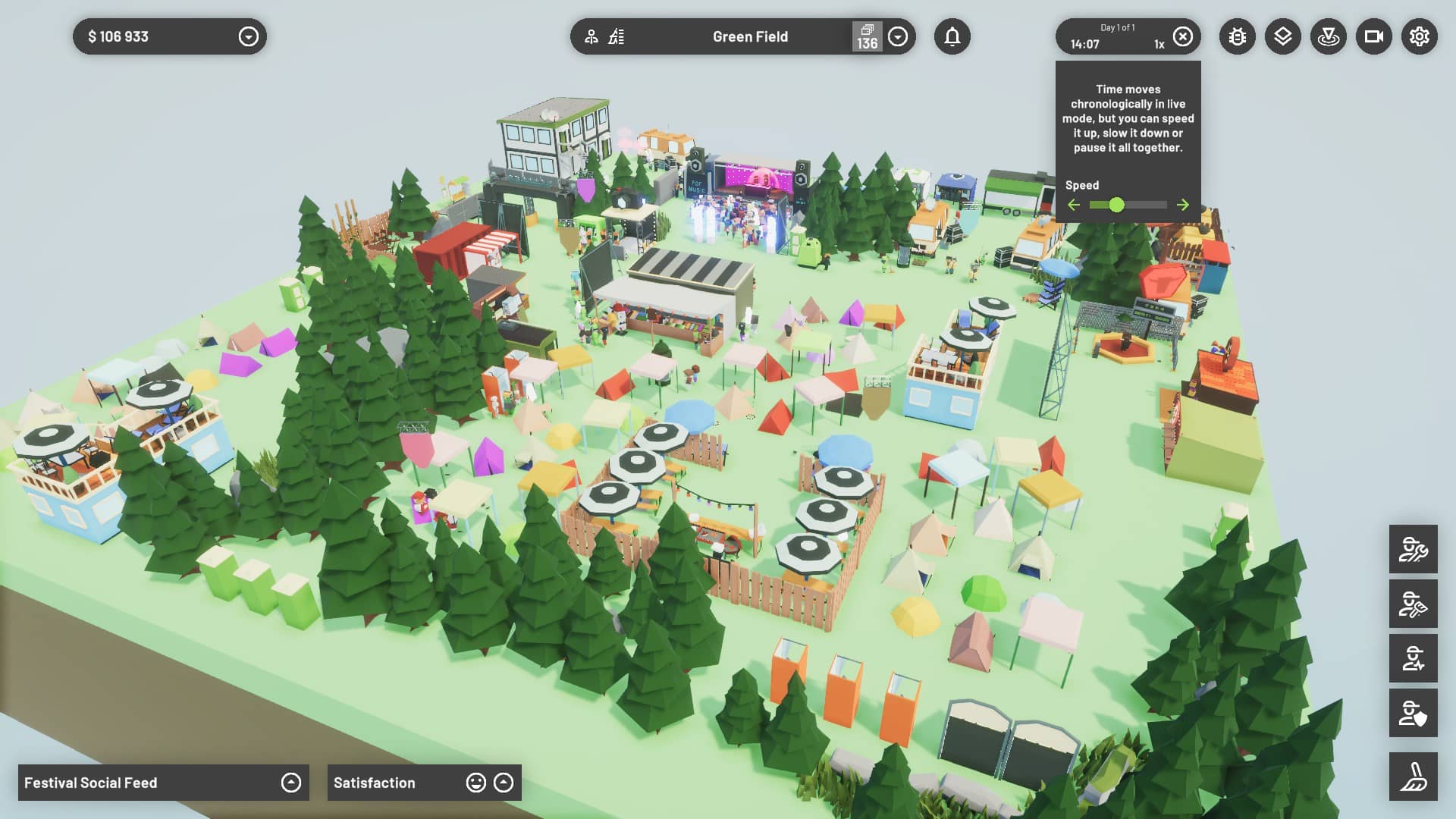Screen dimensions: 1456x819
Task: Click the 136 cards counter
Action: click(x=867, y=36)
